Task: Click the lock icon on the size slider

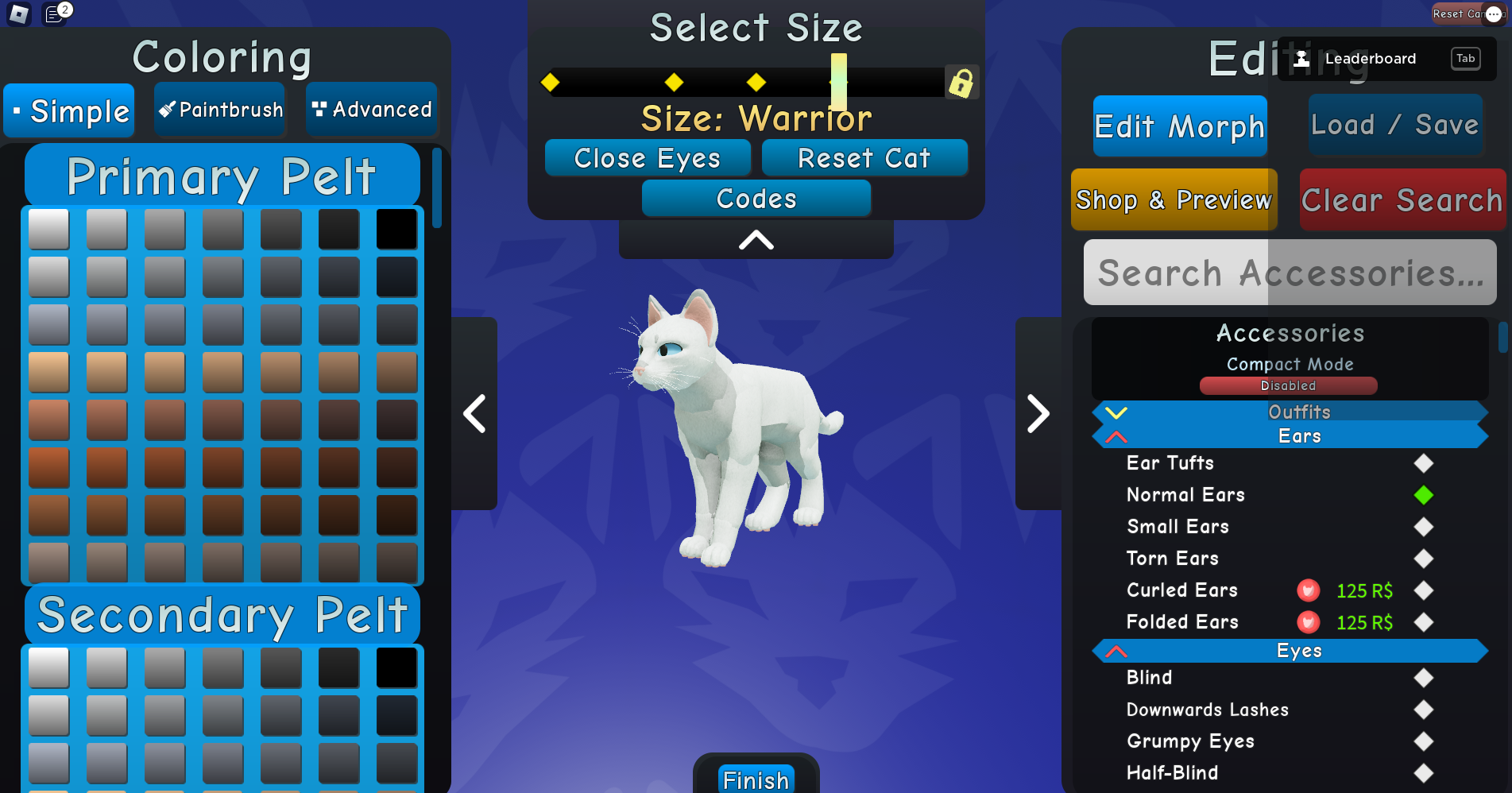Action: point(962,82)
